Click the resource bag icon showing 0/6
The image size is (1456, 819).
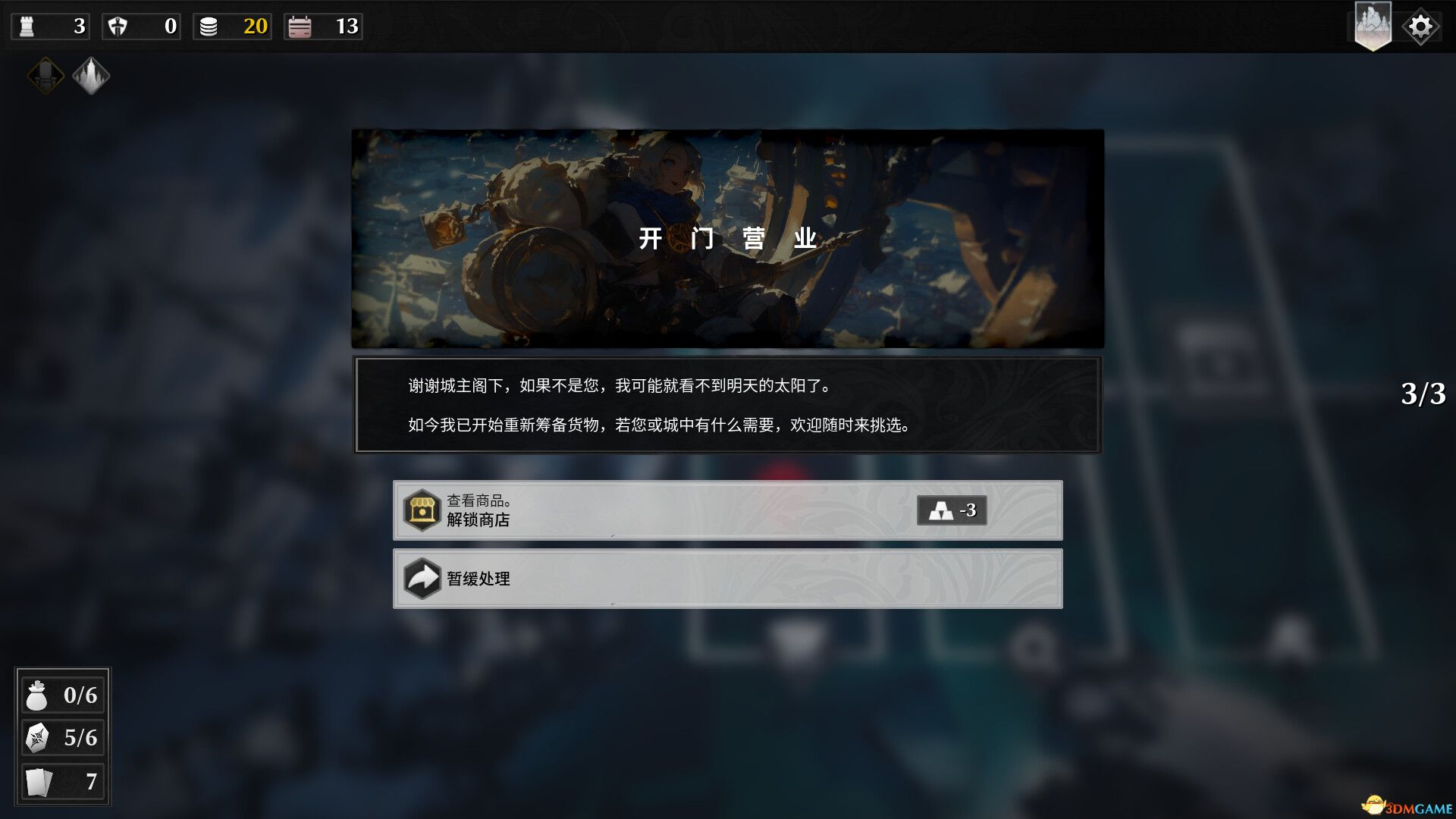(x=38, y=695)
